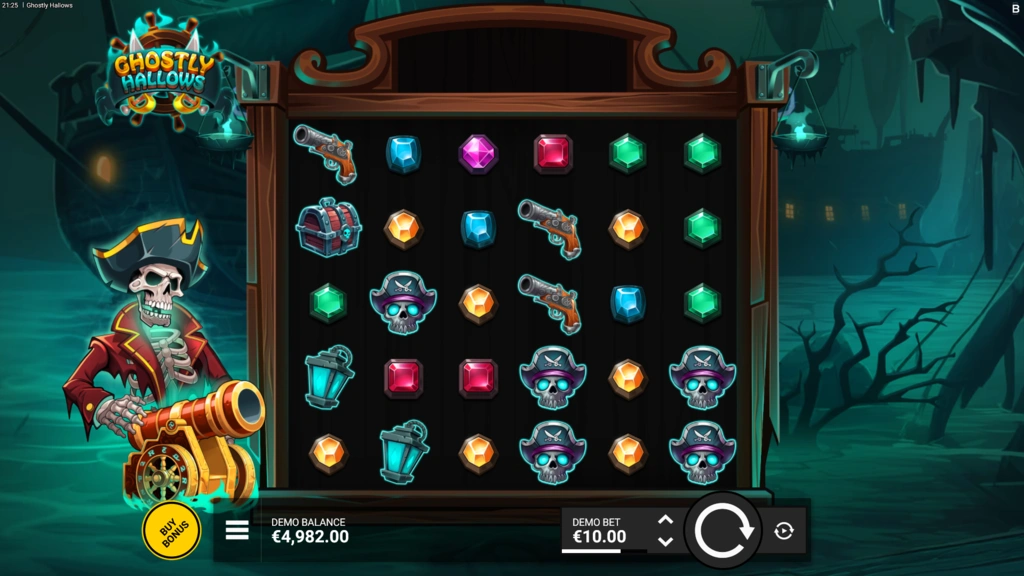Spin the reels with the circular arrow
Image resolution: width=1024 pixels, height=576 pixels.
[724, 530]
